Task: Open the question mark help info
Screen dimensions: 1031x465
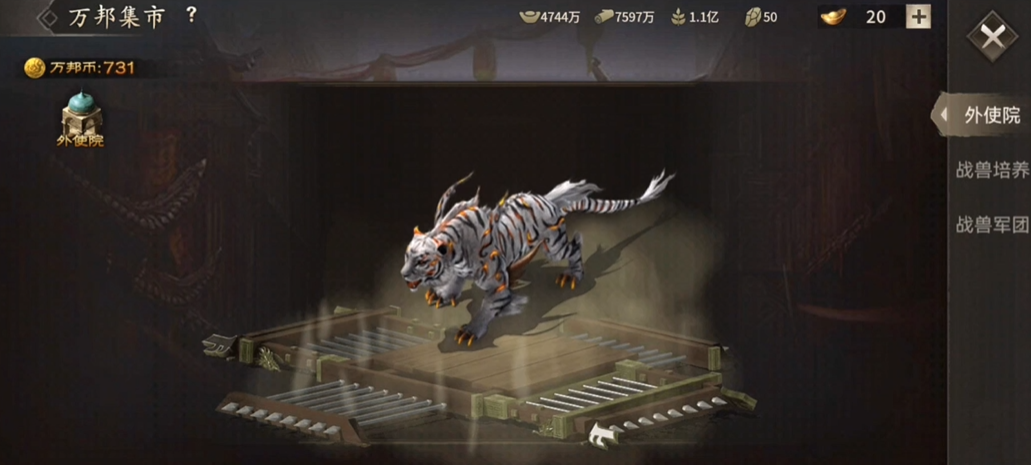Action: 191,15
